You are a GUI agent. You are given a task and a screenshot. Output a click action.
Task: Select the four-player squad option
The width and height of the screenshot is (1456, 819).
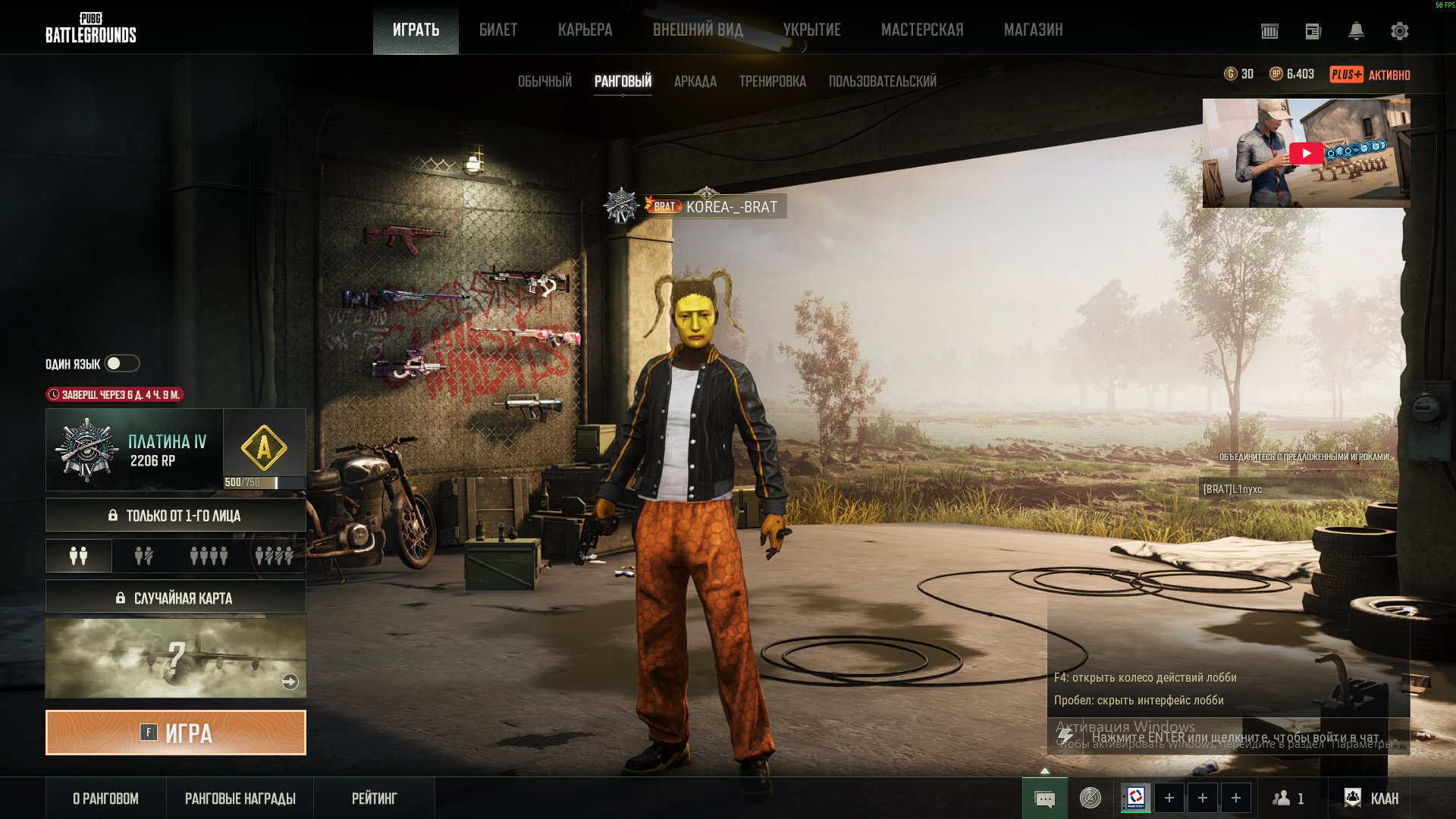[209, 557]
